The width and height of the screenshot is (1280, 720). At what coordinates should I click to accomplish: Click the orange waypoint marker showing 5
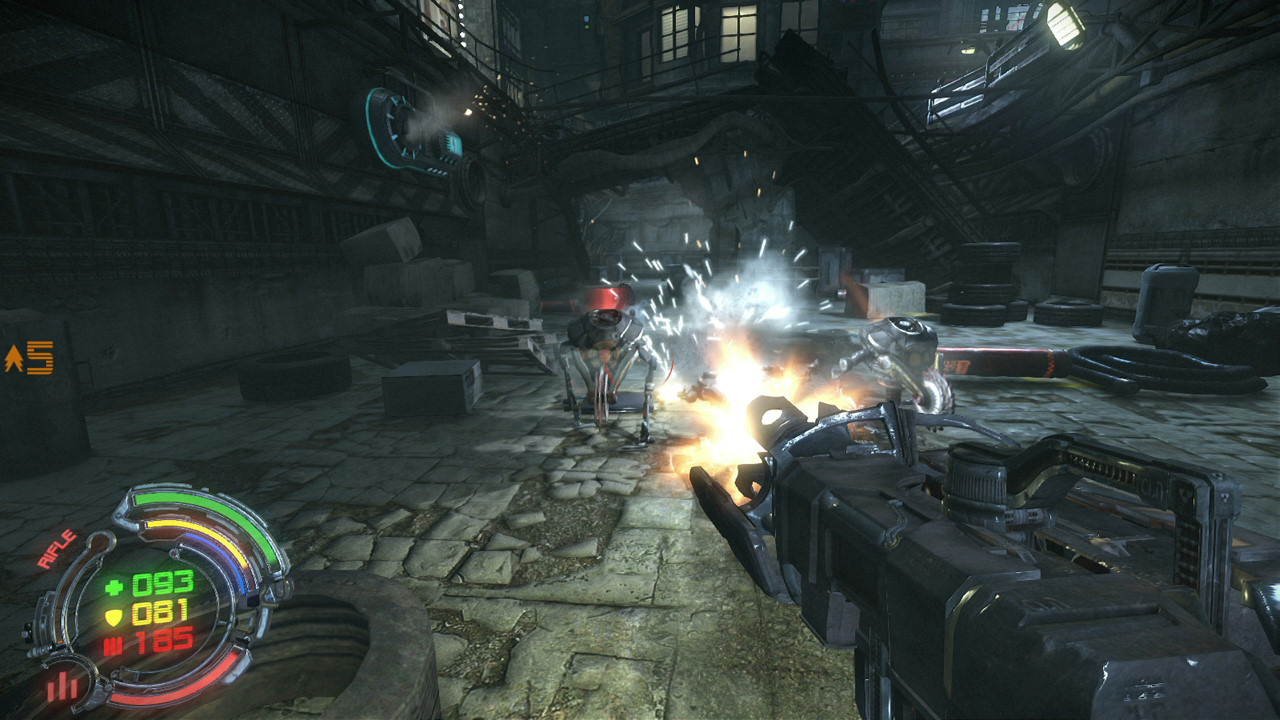click(30, 358)
